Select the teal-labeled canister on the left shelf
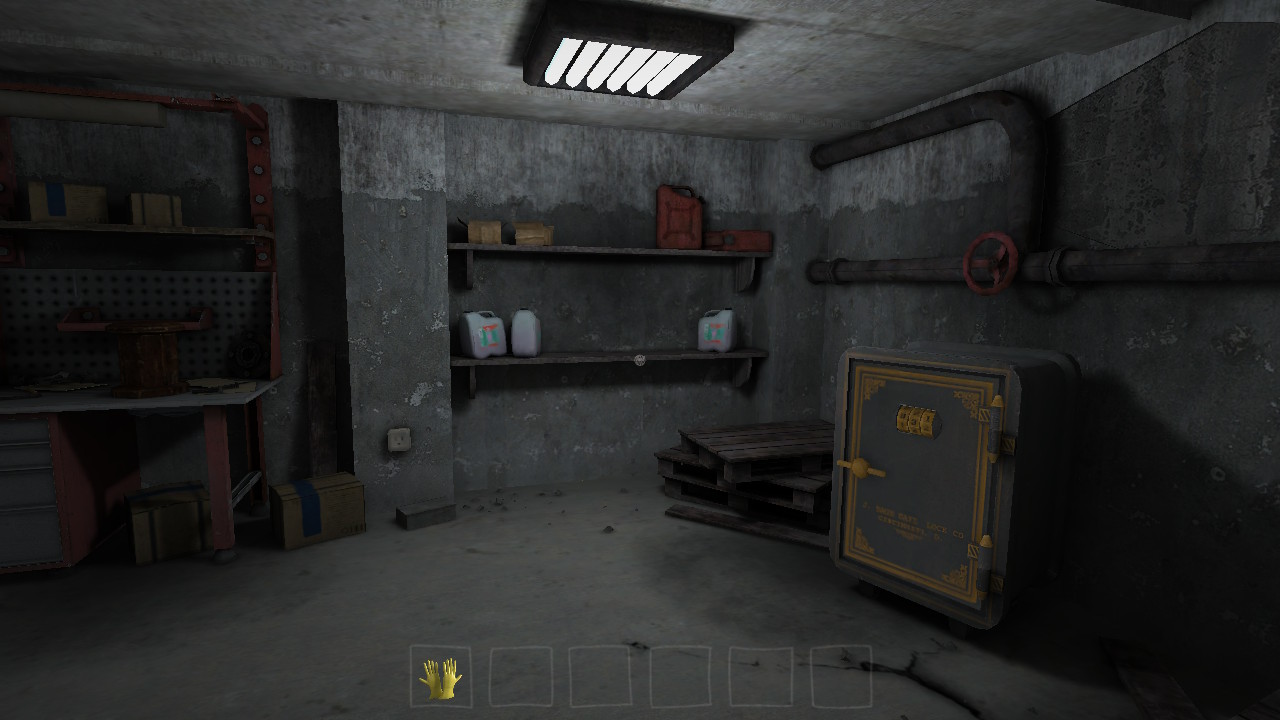 [x=487, y=332]
